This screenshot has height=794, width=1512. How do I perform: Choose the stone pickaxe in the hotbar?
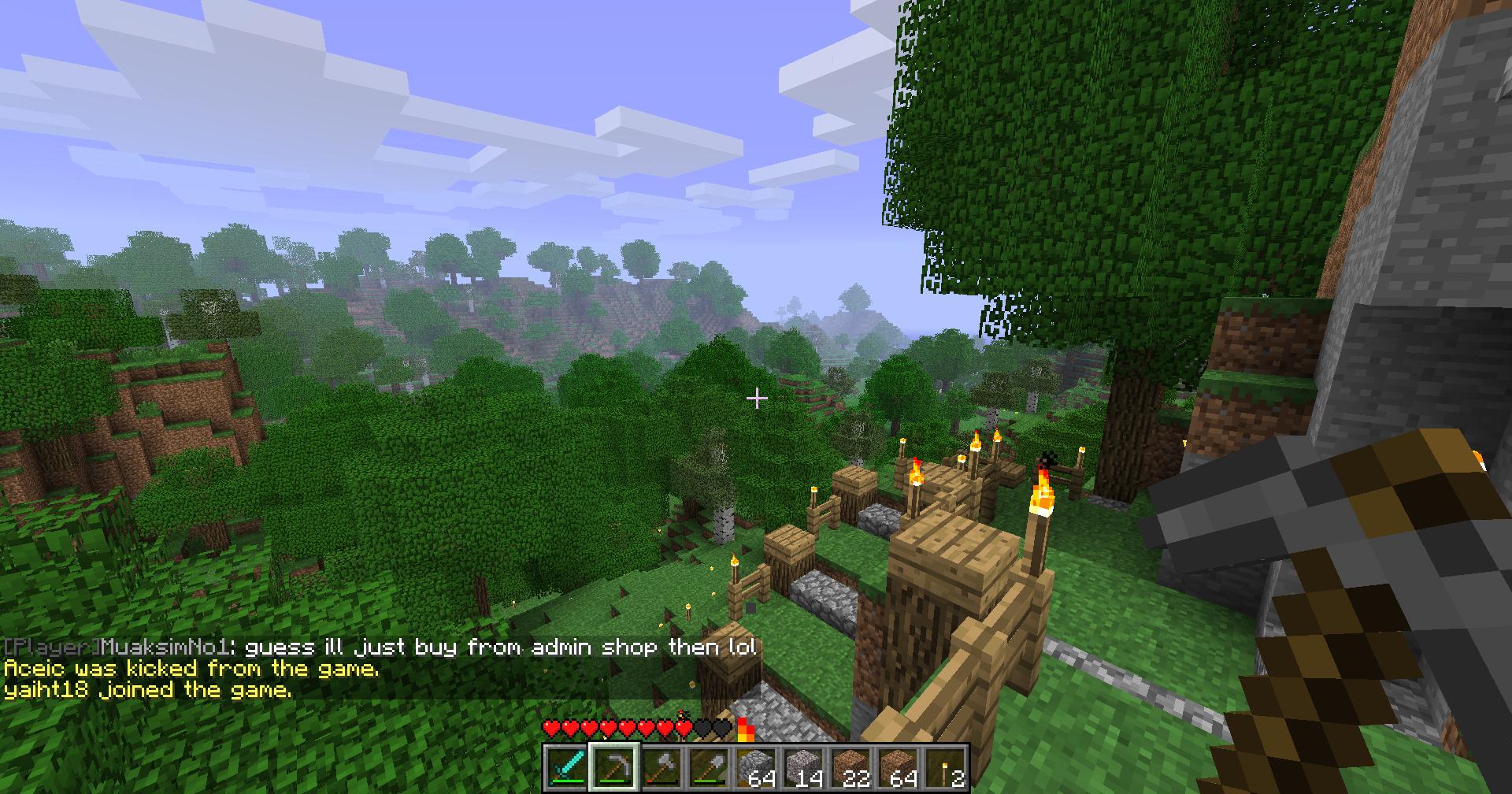point(614,767)
